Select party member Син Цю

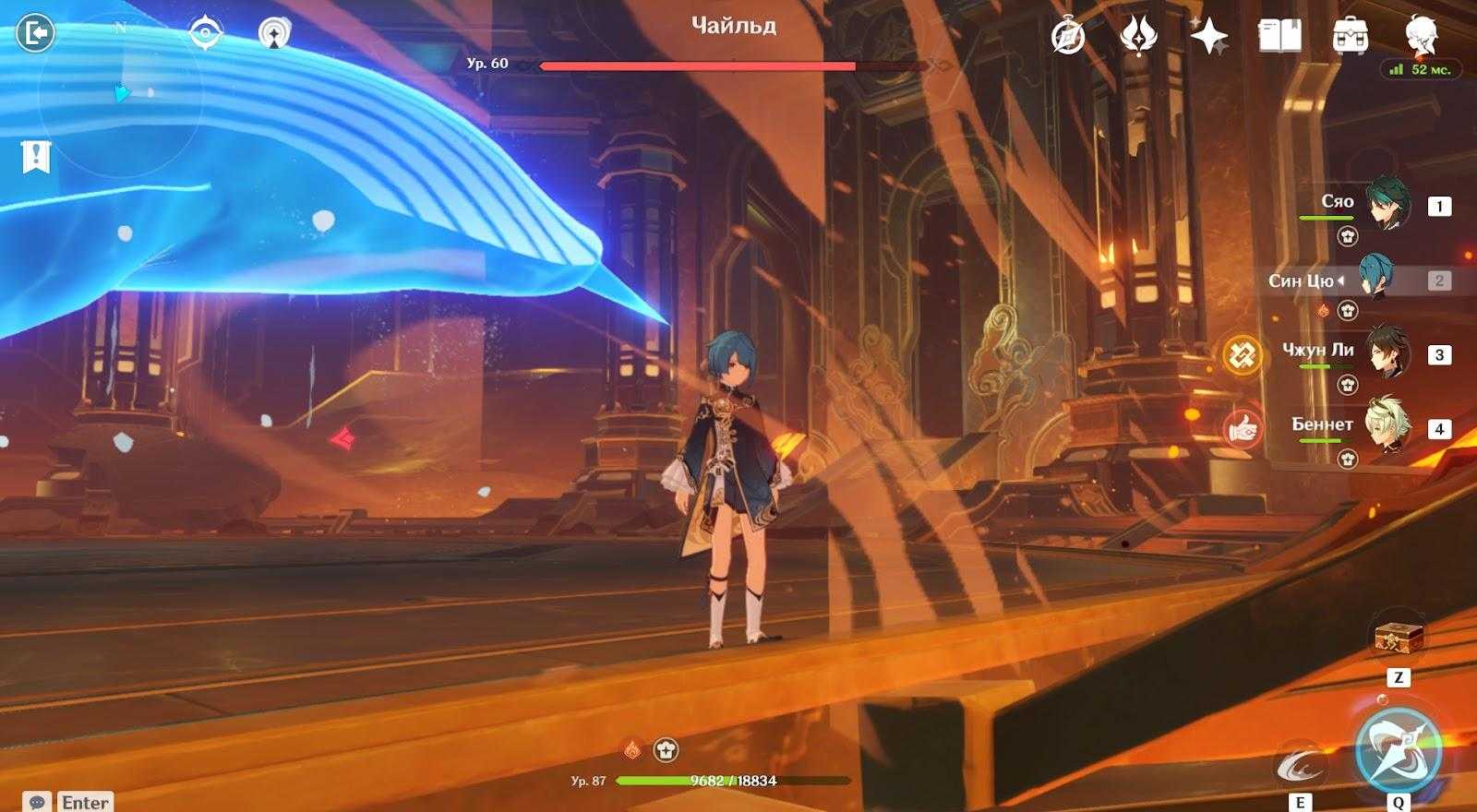coord(1375,281)
